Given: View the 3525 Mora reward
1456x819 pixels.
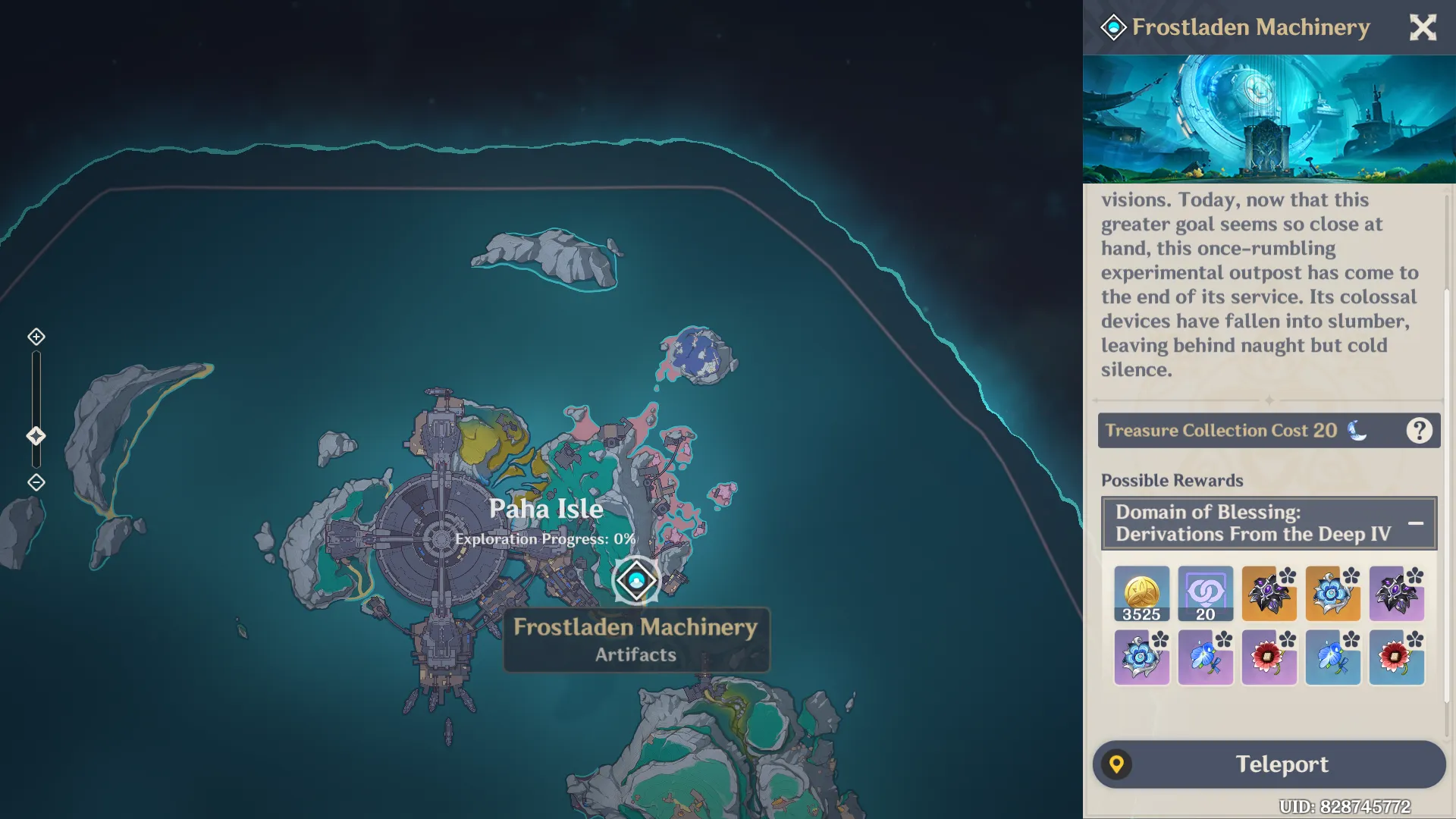Looking at the screenshot, I should [x=1141, y=594].
